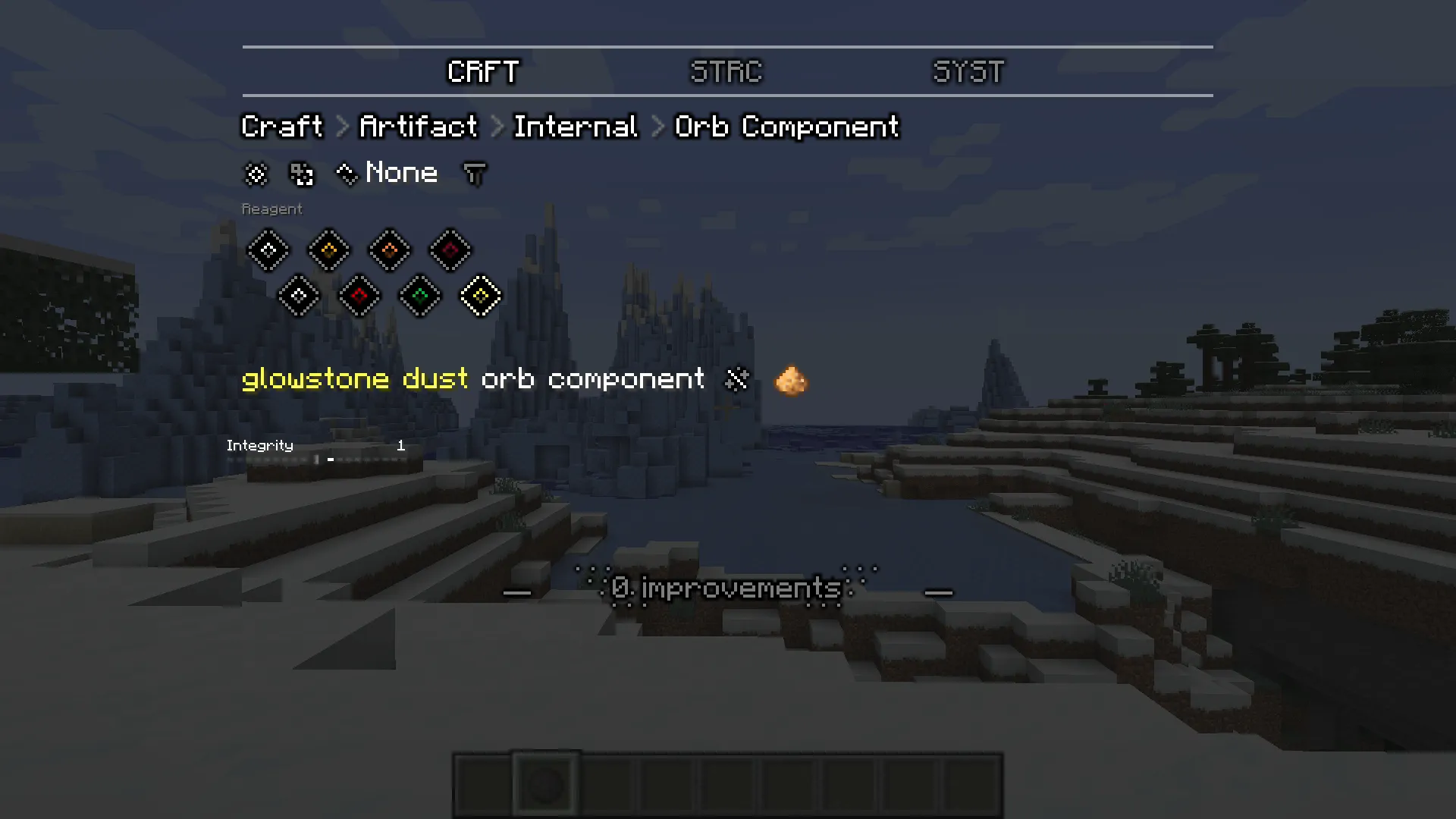
Task: Toggle the funnel filter icon
Action: (475, 174)
